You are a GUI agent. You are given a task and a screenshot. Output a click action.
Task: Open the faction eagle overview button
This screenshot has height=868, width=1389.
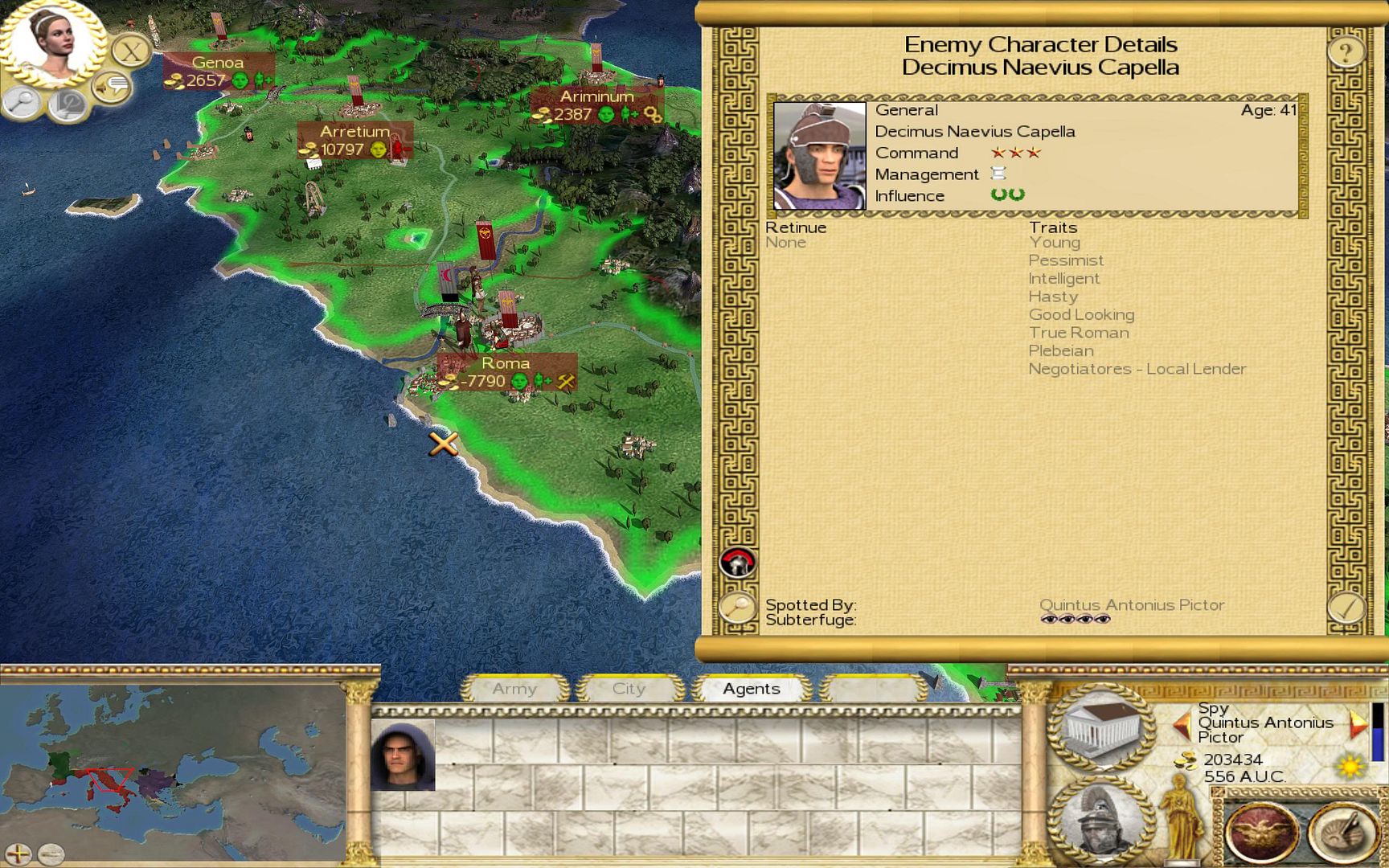[x=1260, y=832]
